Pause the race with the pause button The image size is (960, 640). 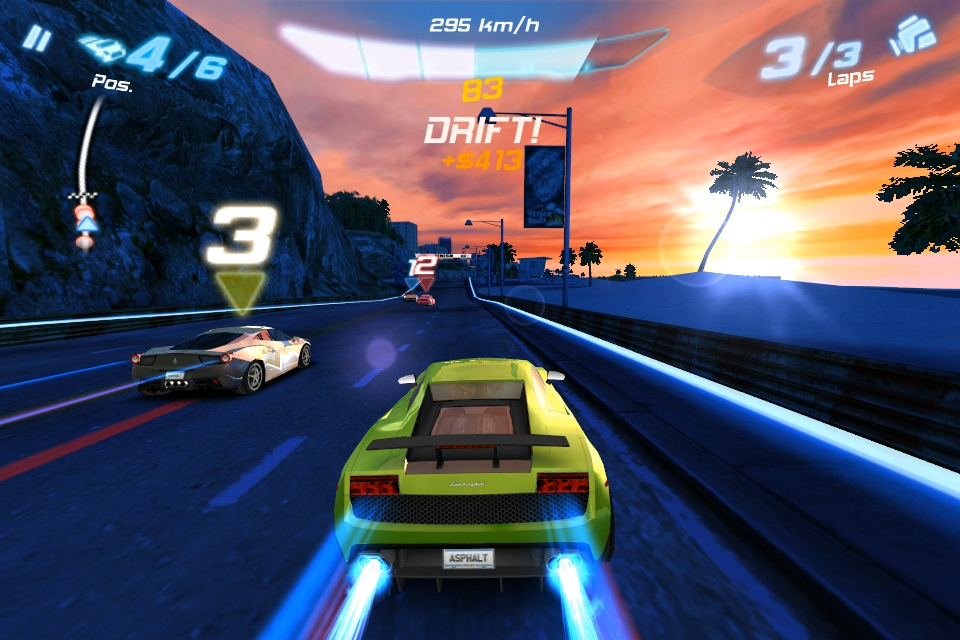tap(37, 39)
